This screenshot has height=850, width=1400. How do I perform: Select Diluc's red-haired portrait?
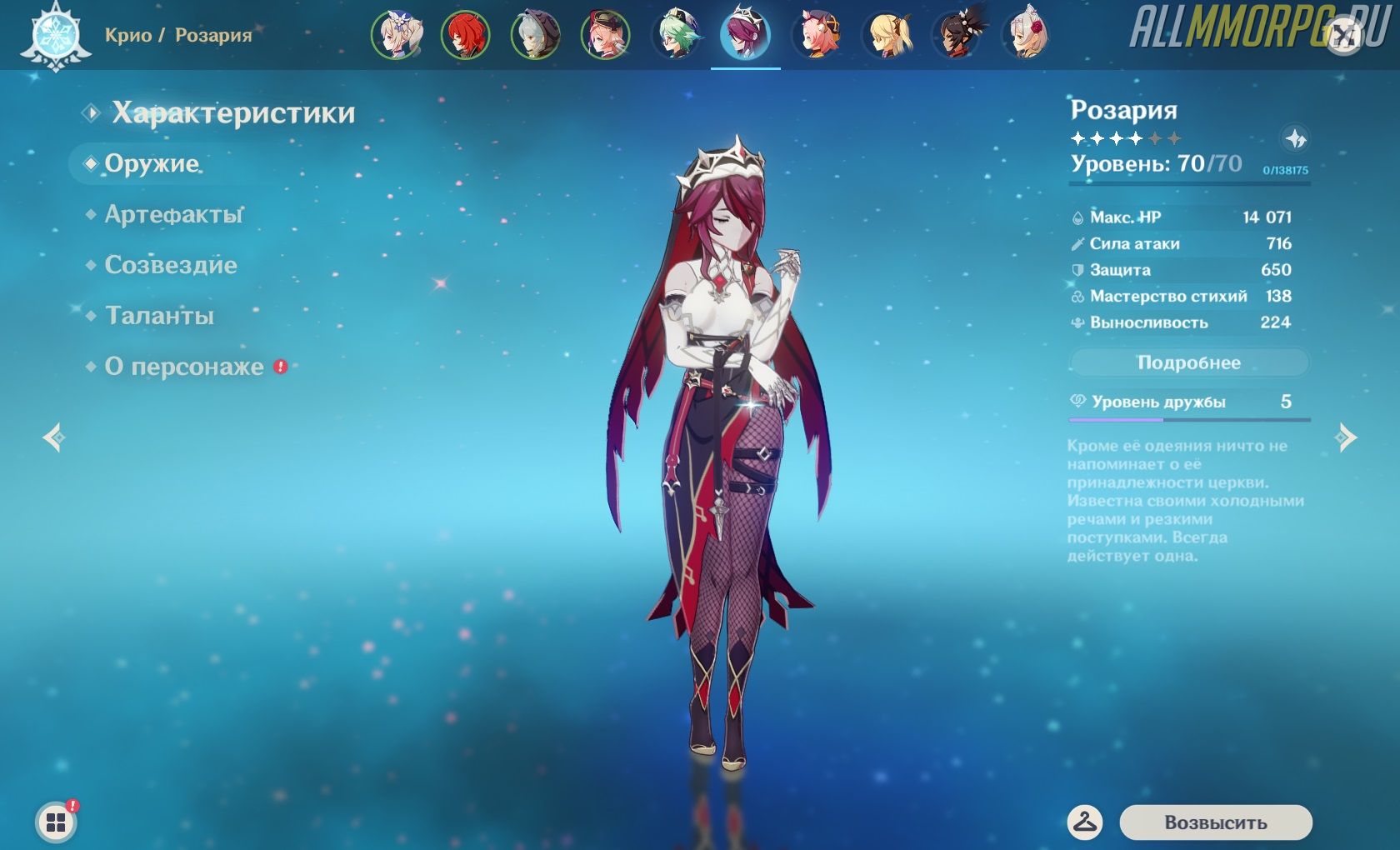465,35
